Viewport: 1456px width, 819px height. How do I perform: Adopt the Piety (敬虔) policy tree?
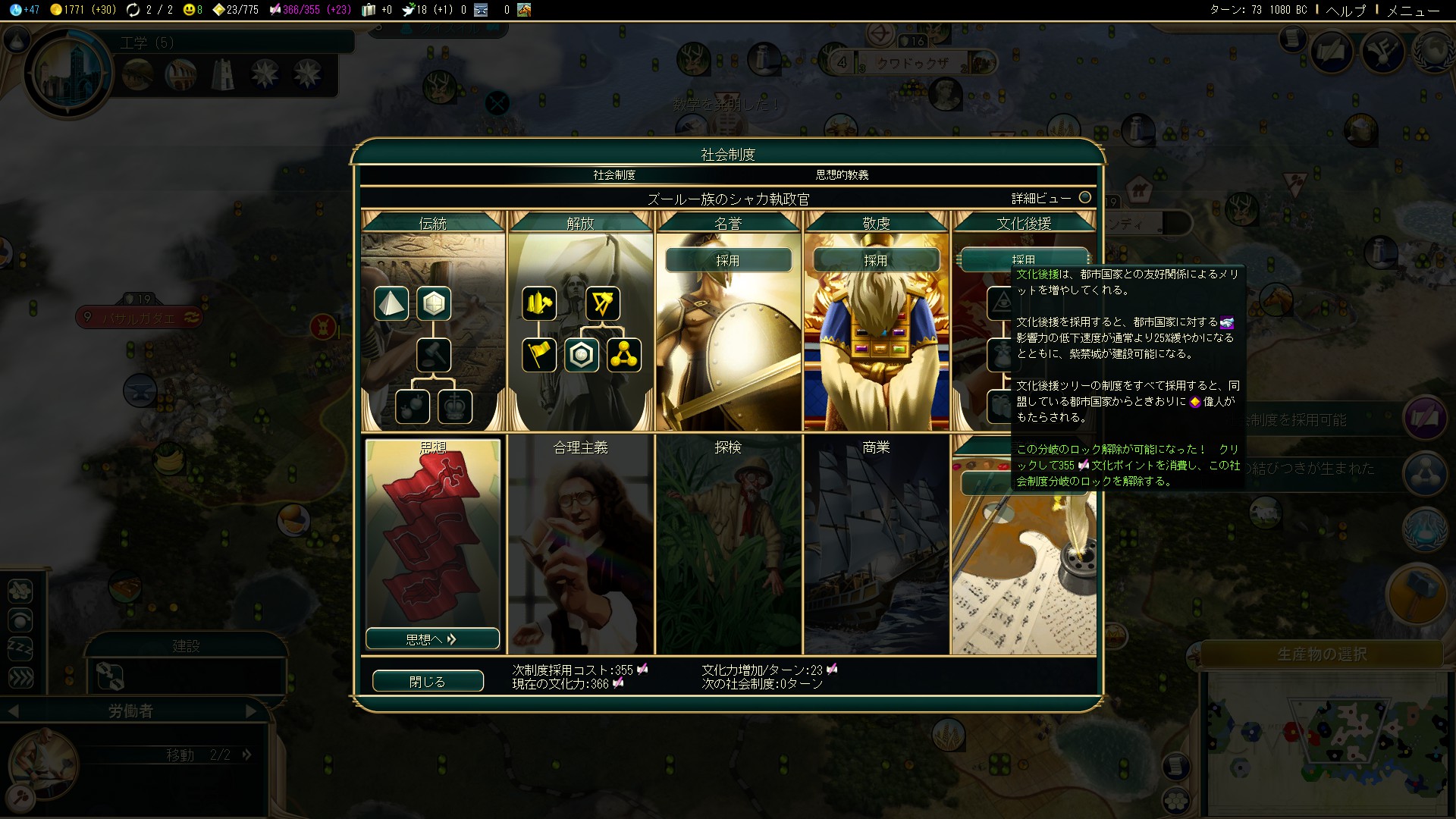click(876, 260)
